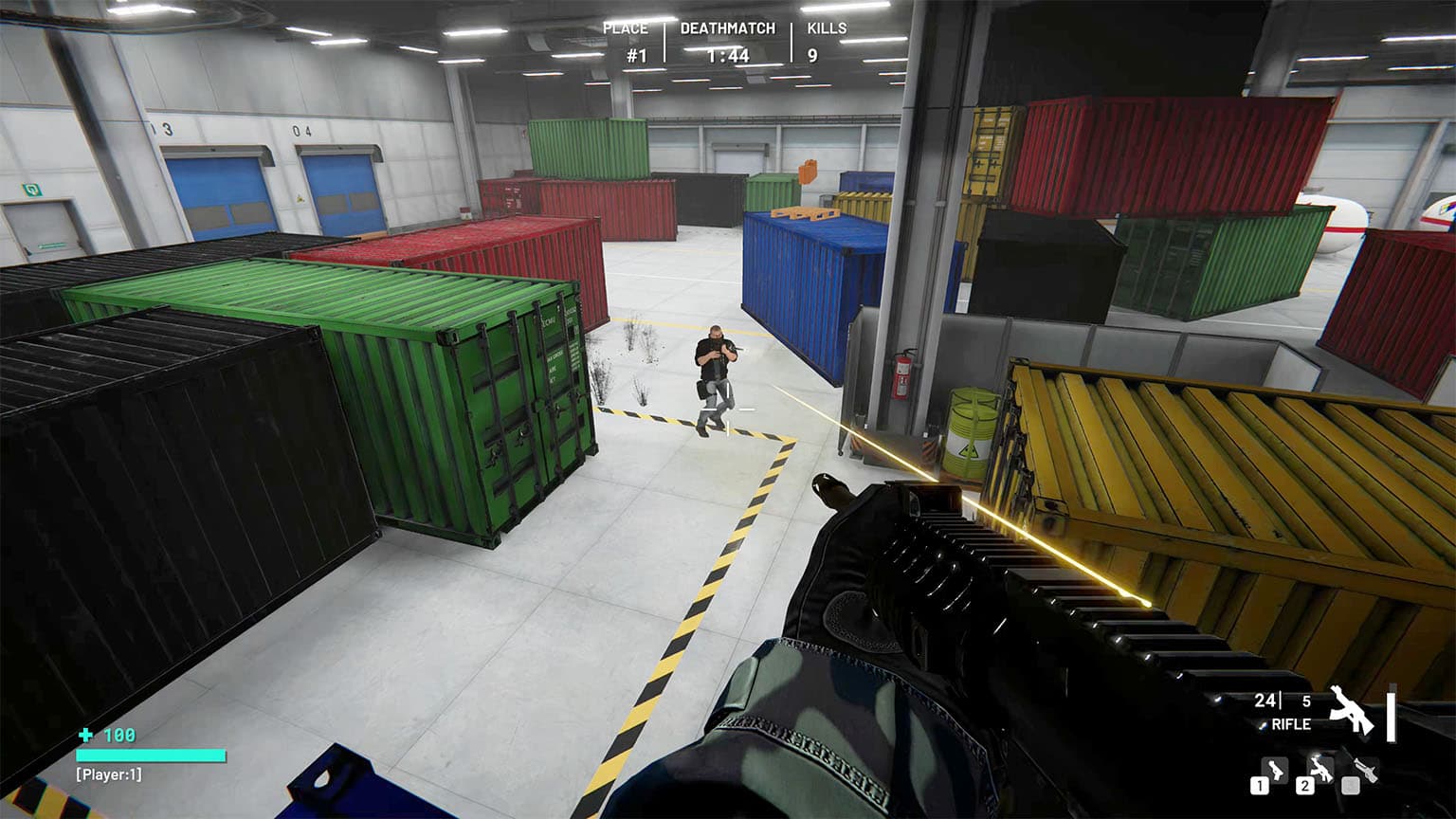The image size is (1456, 819).
Task: Select the DEATHMATCH mode header
Action: point(730,27)
